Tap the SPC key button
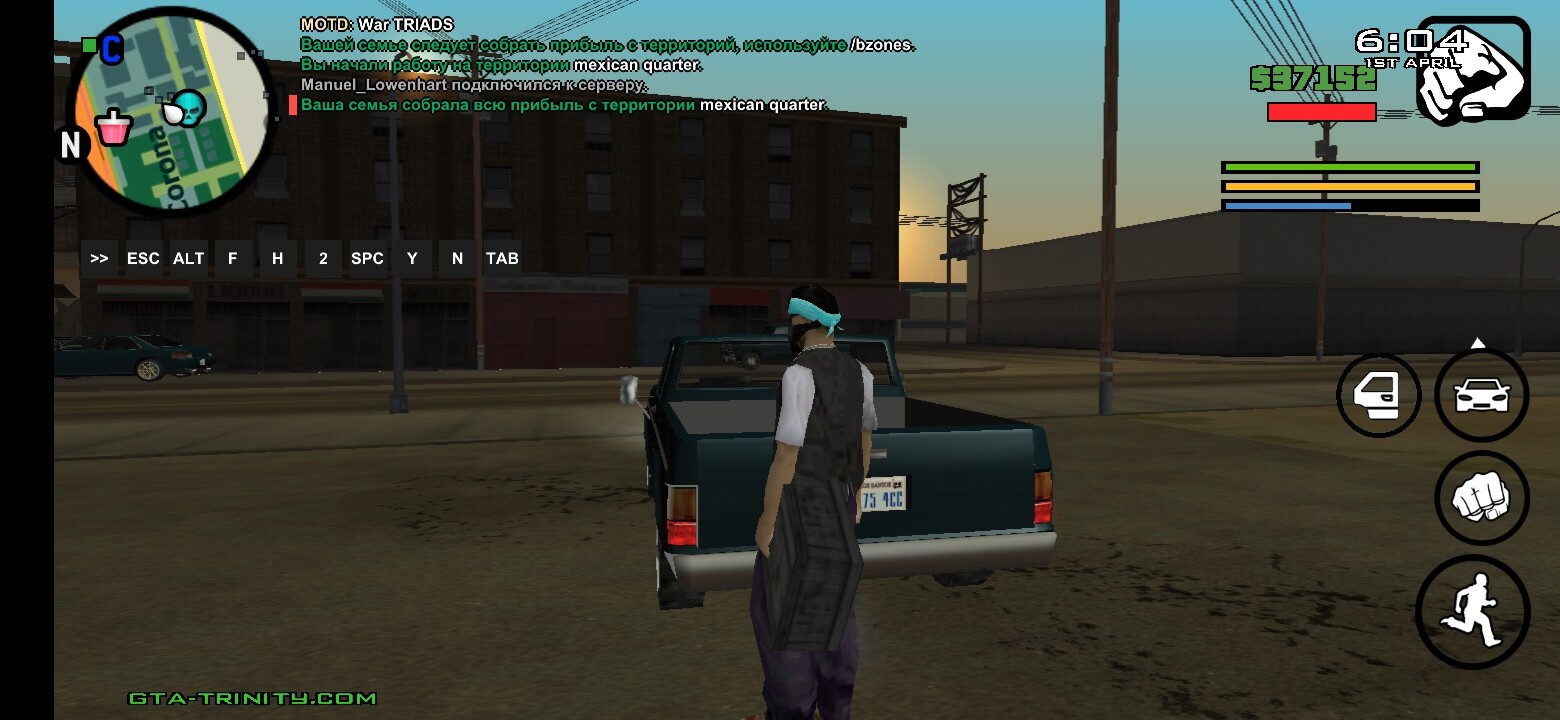Viewport: 1560px width, 720px height. tap(367, 258)
